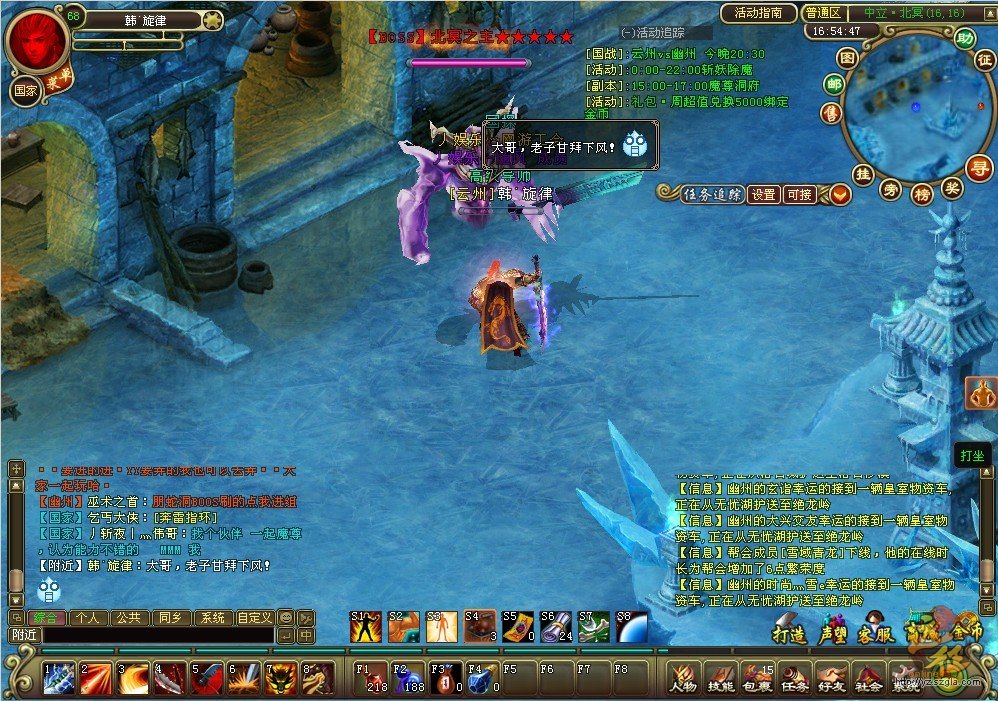Click the red-haired character portrait
Screen dimensions: 998x701
[x=38, y=39]
